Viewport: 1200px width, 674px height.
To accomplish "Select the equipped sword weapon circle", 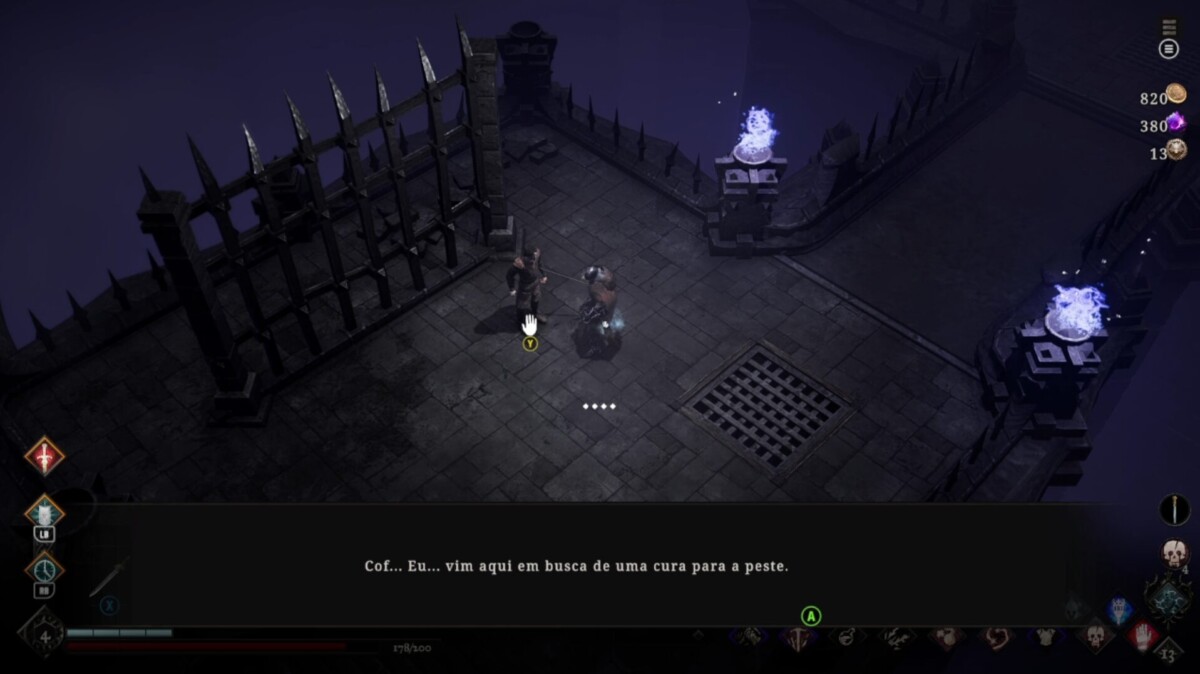I will [1173, 509].
